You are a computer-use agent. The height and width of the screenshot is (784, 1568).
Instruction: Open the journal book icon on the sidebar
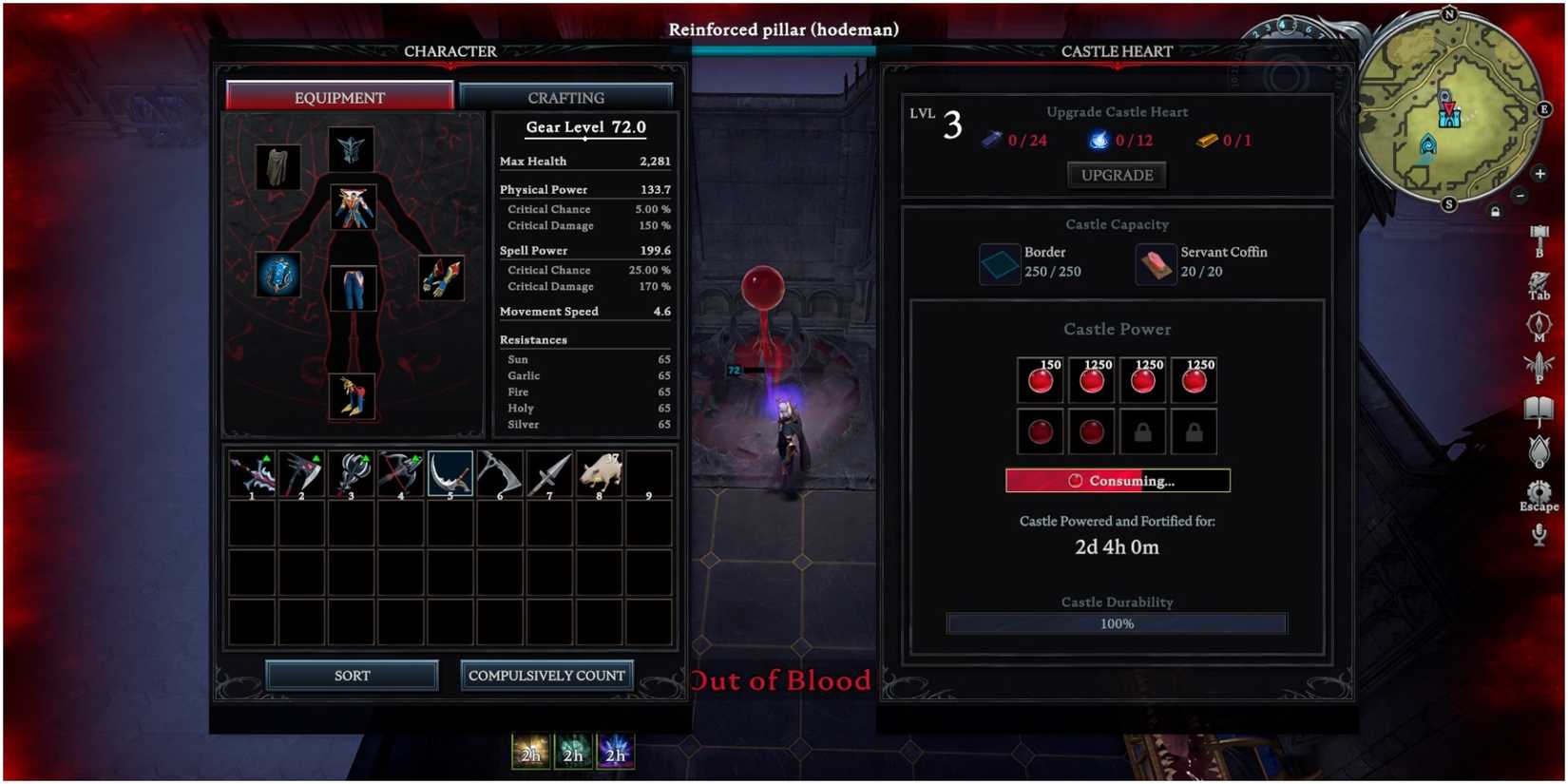[1539, 408]
